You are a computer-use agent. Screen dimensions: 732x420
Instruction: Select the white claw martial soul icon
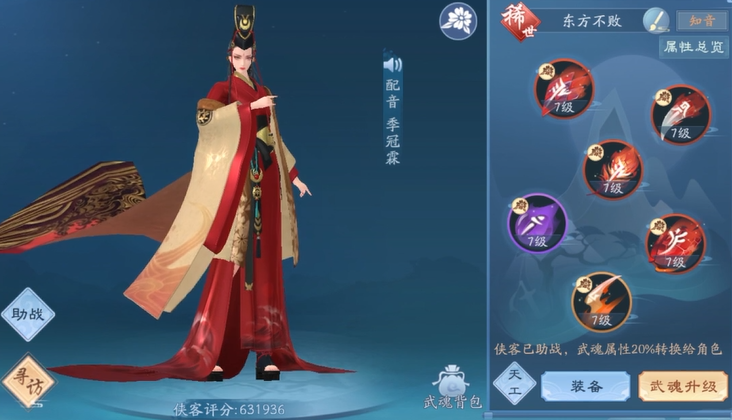[680, 115]
